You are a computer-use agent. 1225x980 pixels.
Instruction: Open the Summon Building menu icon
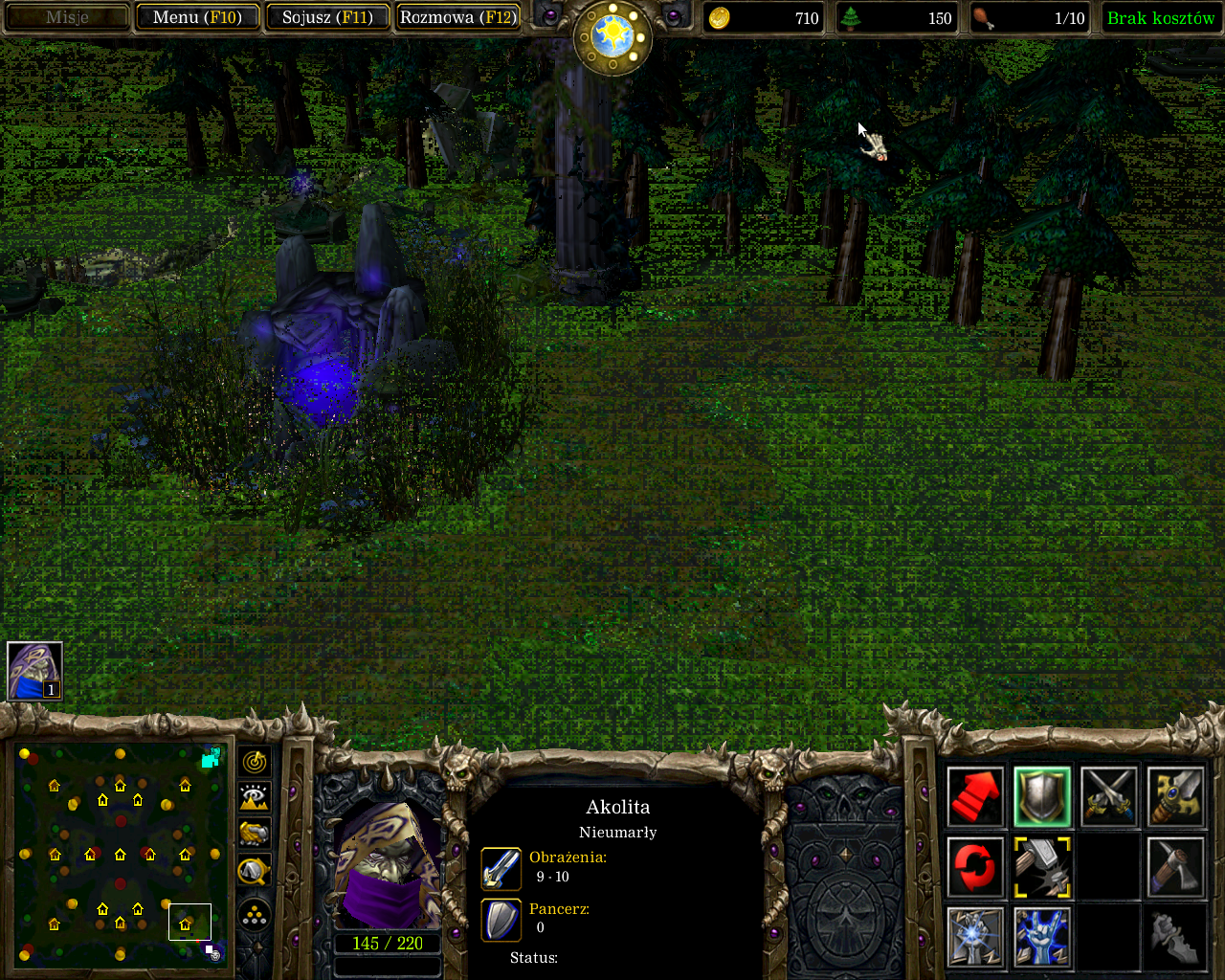click(975, 937)
